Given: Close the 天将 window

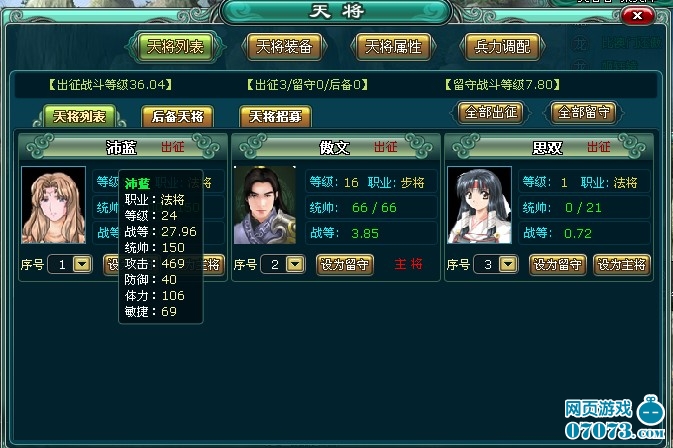Looking at the screenshot, I should pyautogui.click(x=642, y=16).
